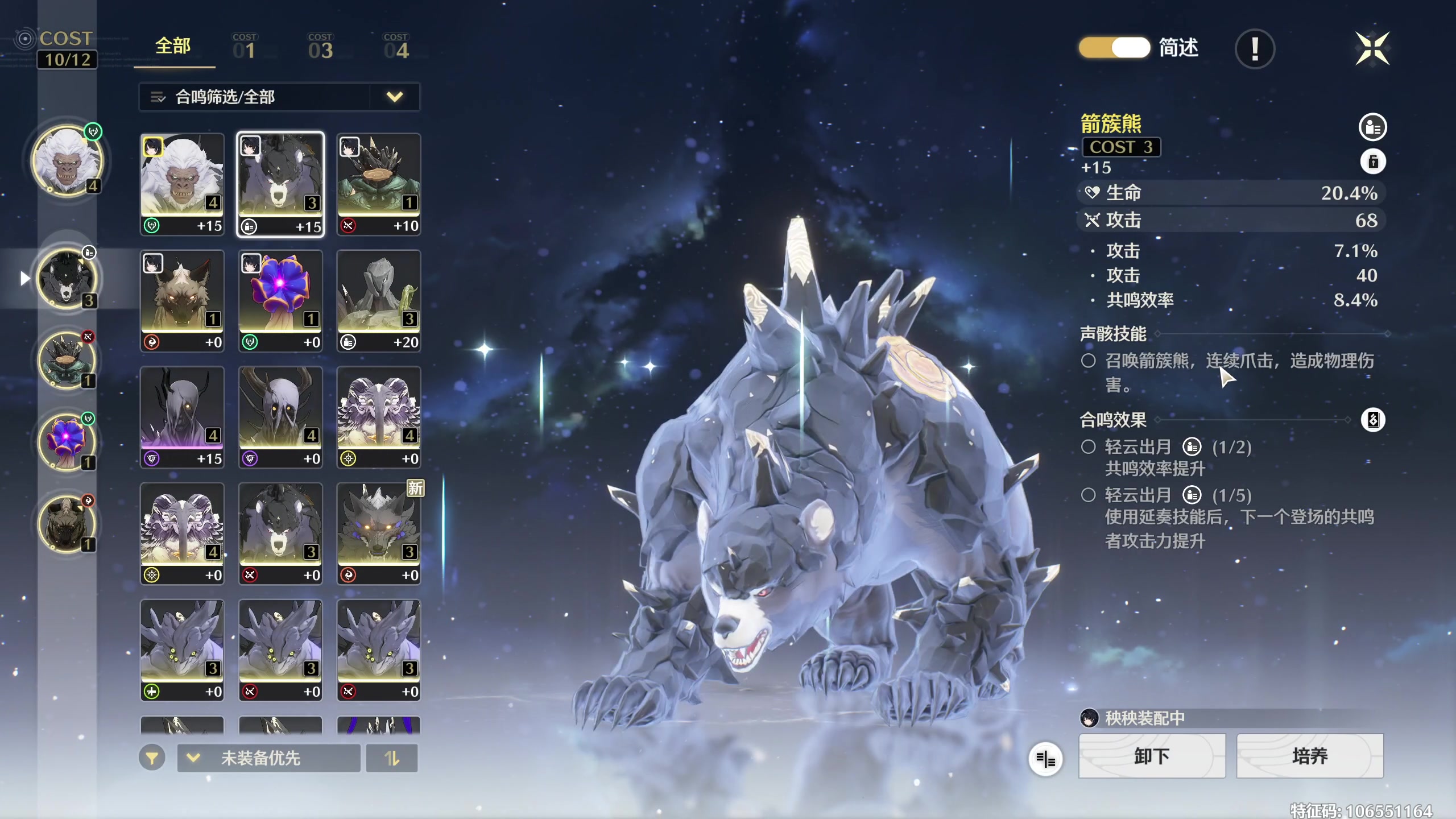Select the COST 03 filter tab
The width and height of the screenshot is (1456, 819).
(320, 48)
